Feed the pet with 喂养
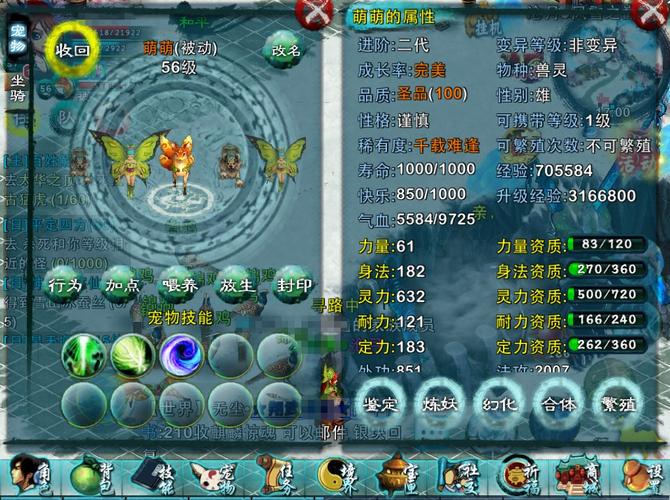The width and height of the screenshot is (670, 500). pos(179,285)
